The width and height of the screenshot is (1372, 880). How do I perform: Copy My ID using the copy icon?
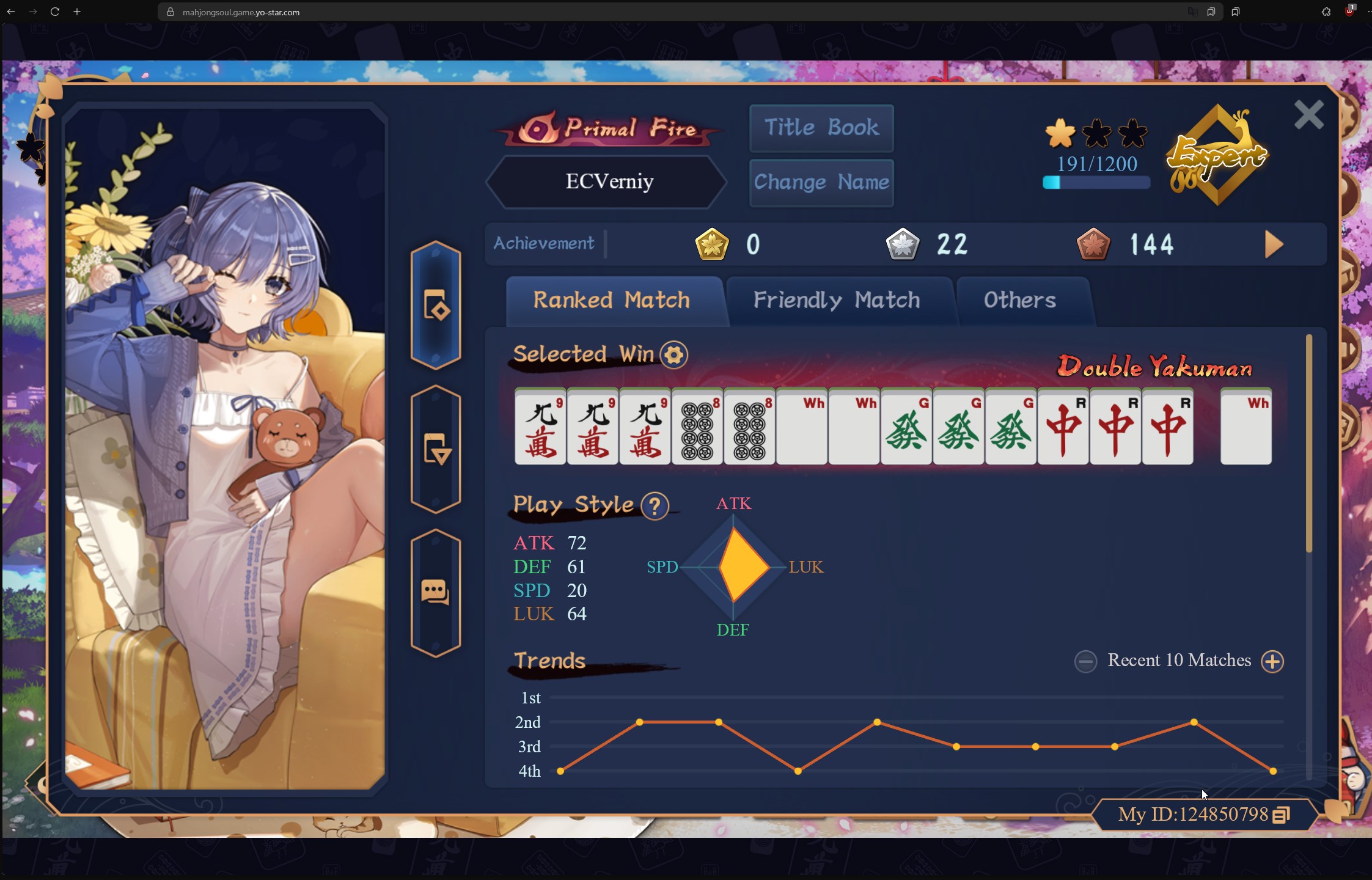(x=1281, y=815)
